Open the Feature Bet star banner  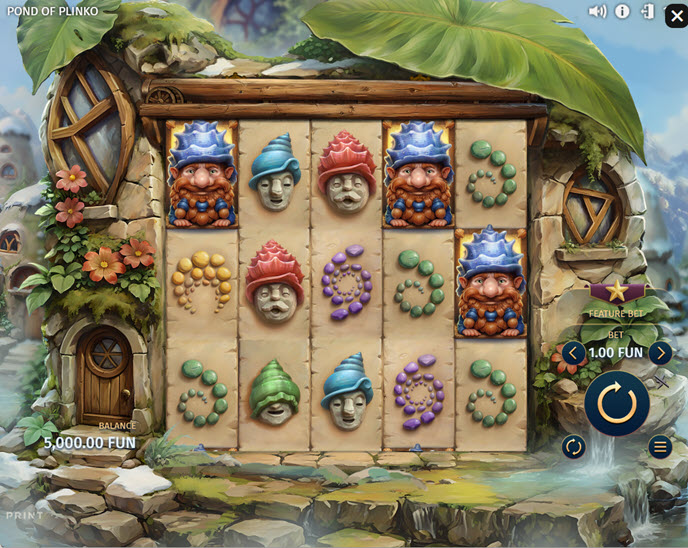[616, 293]
